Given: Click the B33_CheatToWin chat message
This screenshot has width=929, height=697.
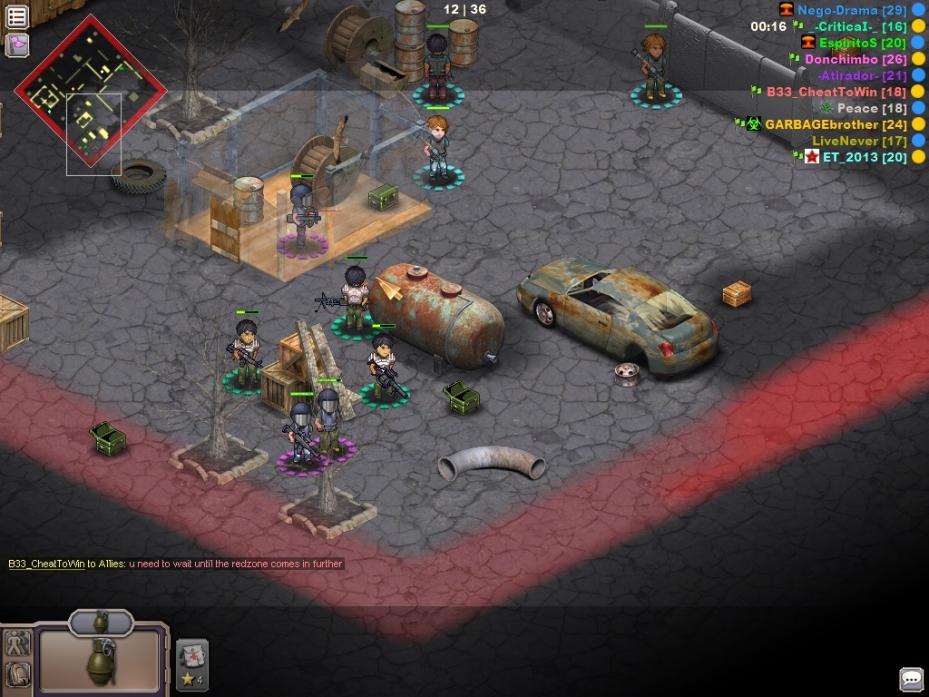Looking at the screenshot, I should tap(175, 564).
